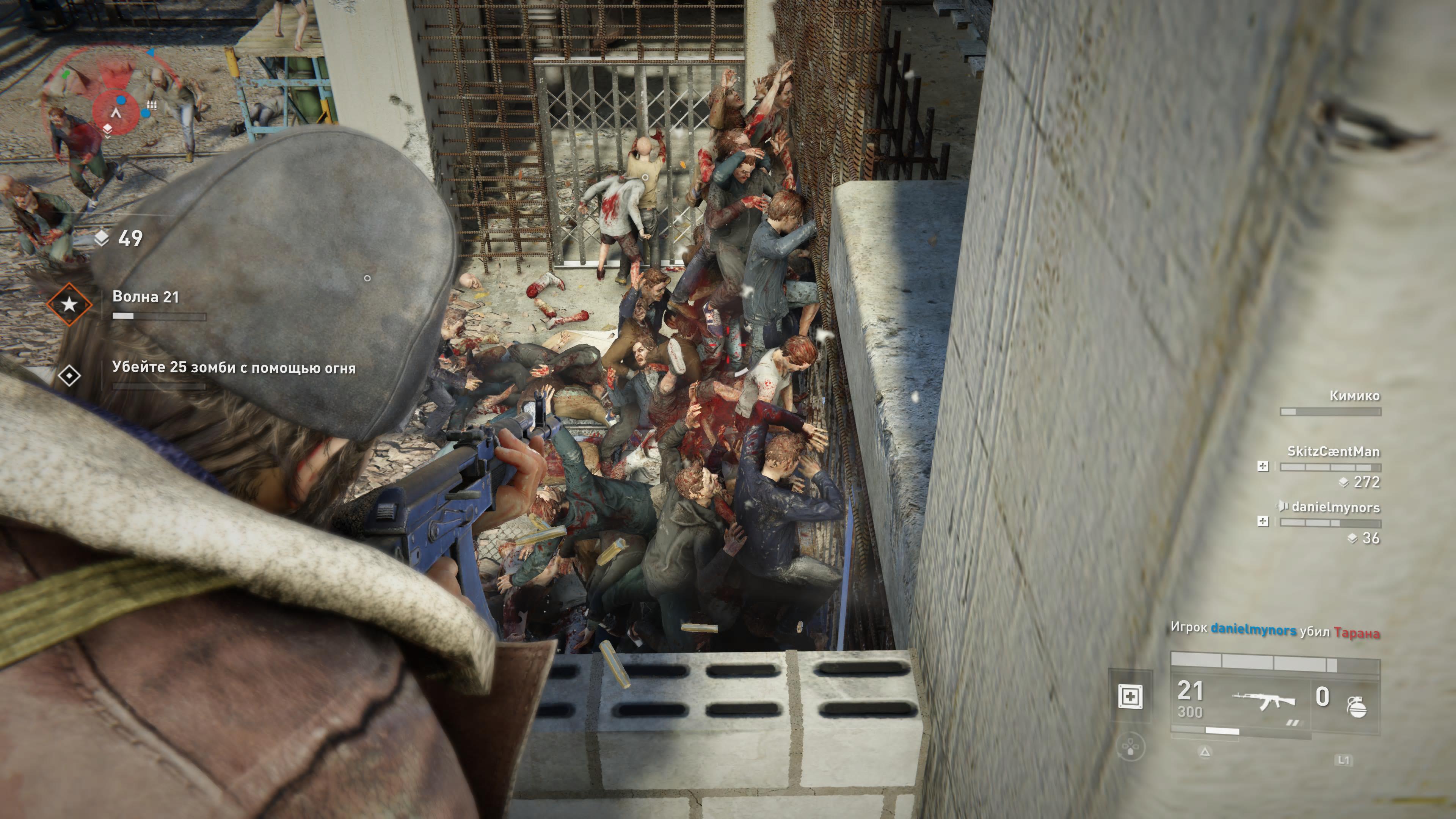Click teammate danielmynors in the squad list
This screenshot has height=819, width=1456.
(x=1335, y=508)
